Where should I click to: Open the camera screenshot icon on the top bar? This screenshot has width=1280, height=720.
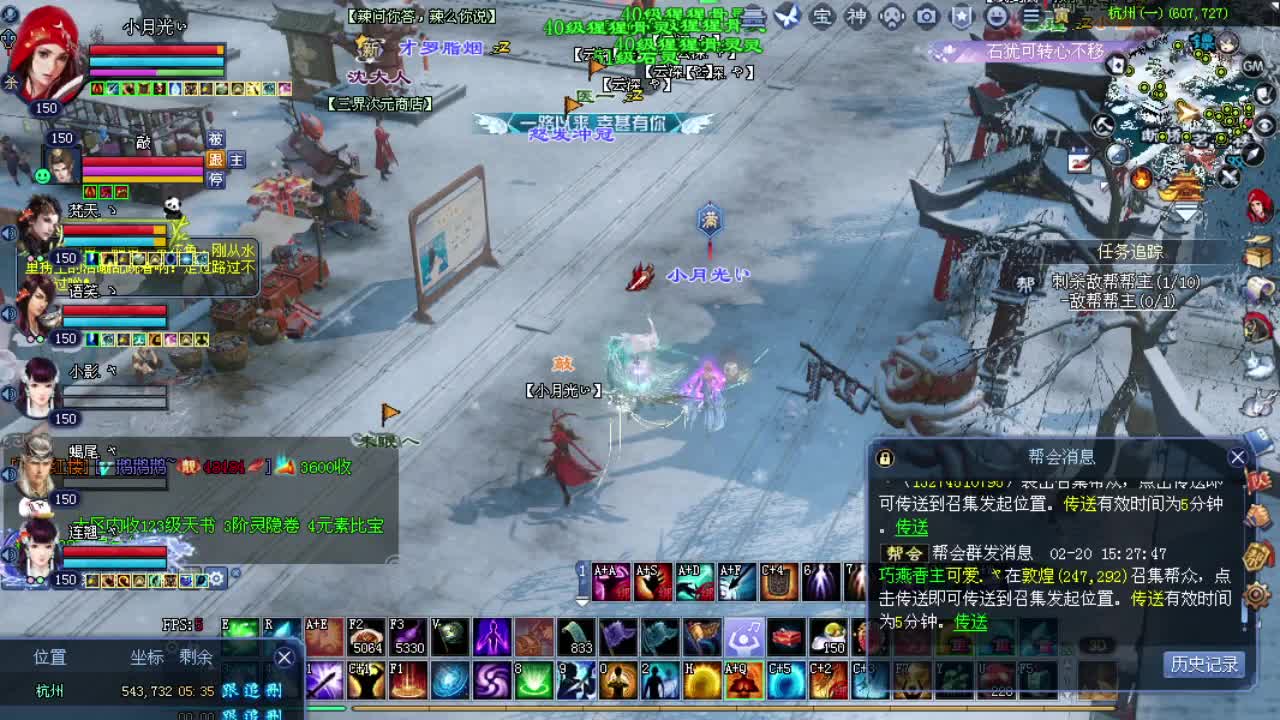point(925,17)
